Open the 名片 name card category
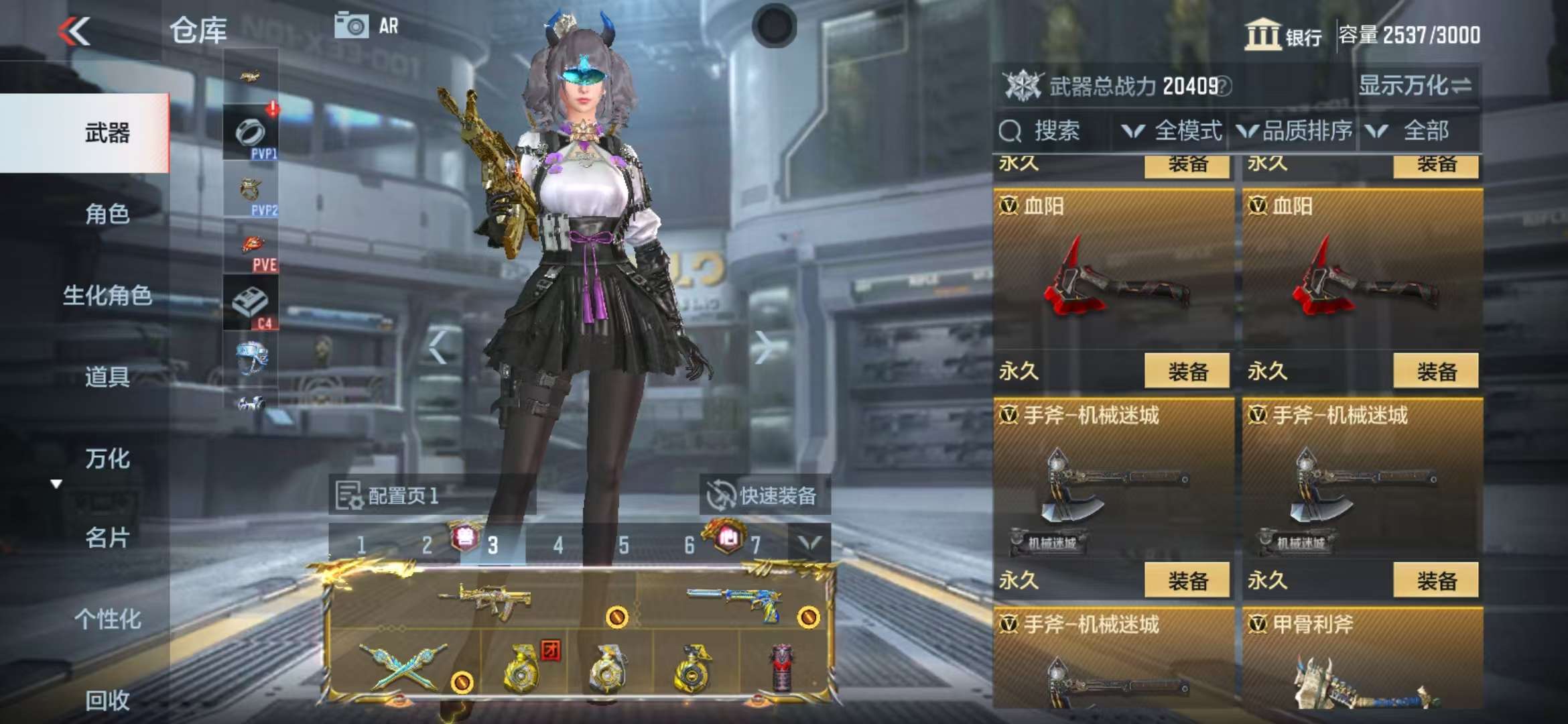 107,538
